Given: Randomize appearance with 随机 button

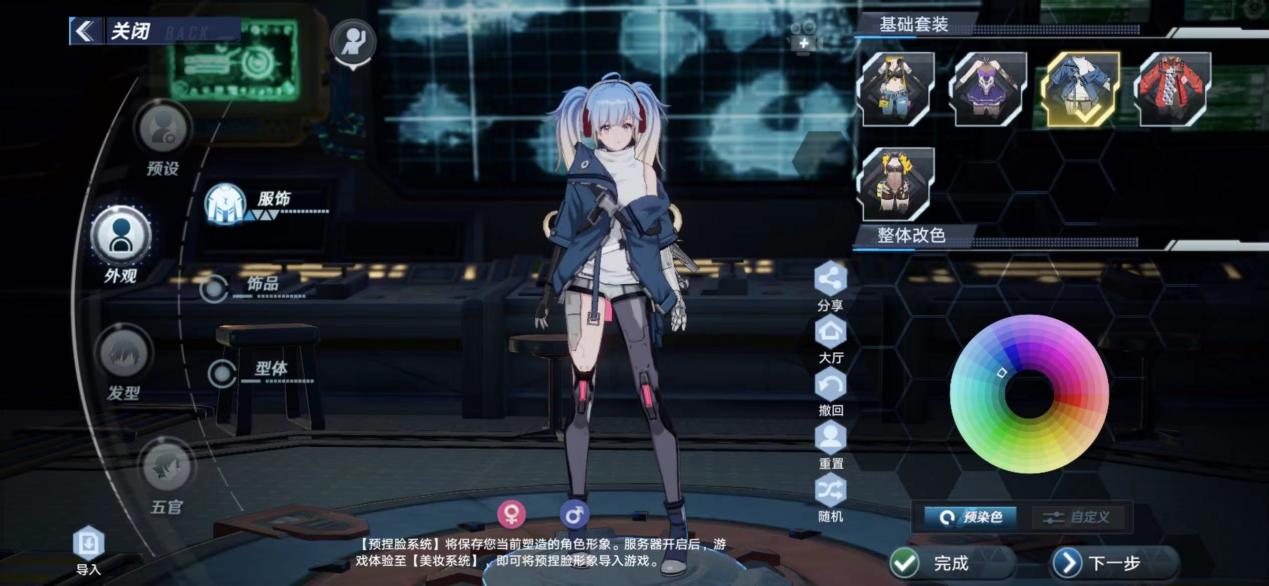Looking at the screenshot, I should click(x=831, y=493).
